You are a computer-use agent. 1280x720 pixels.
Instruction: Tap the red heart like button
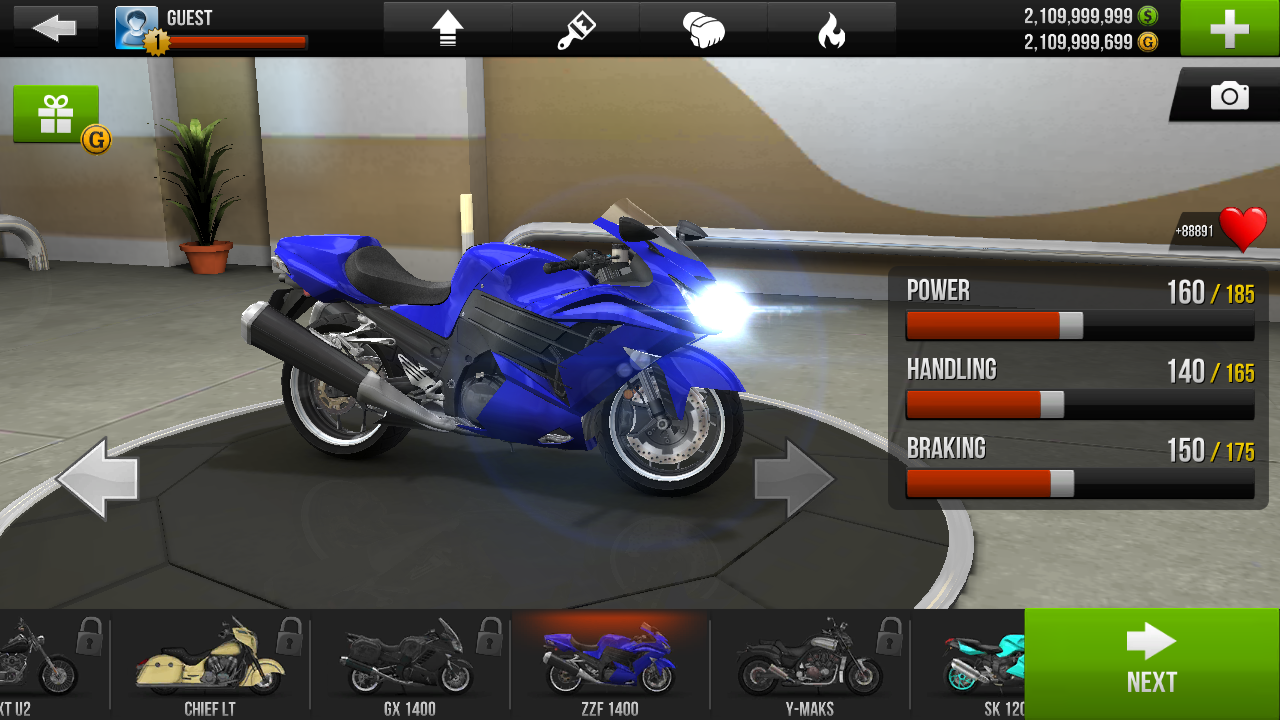click(x=1243, y=230)
